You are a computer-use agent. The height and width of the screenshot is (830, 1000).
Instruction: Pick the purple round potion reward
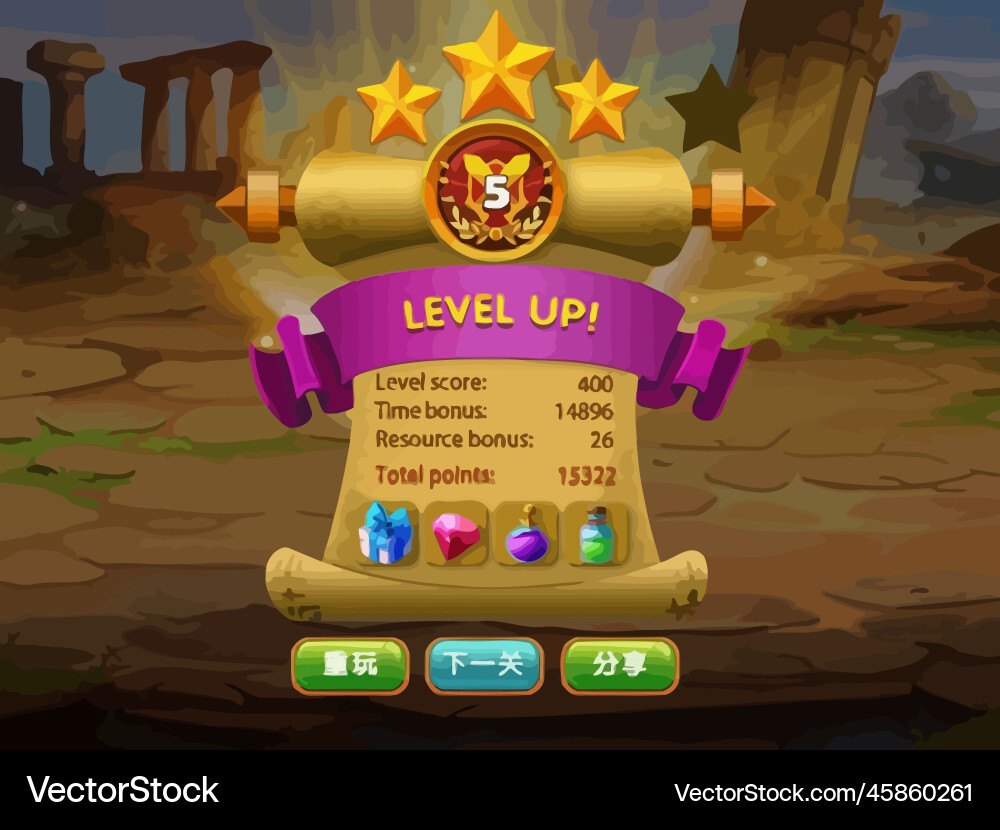click(x=526, y=537)
